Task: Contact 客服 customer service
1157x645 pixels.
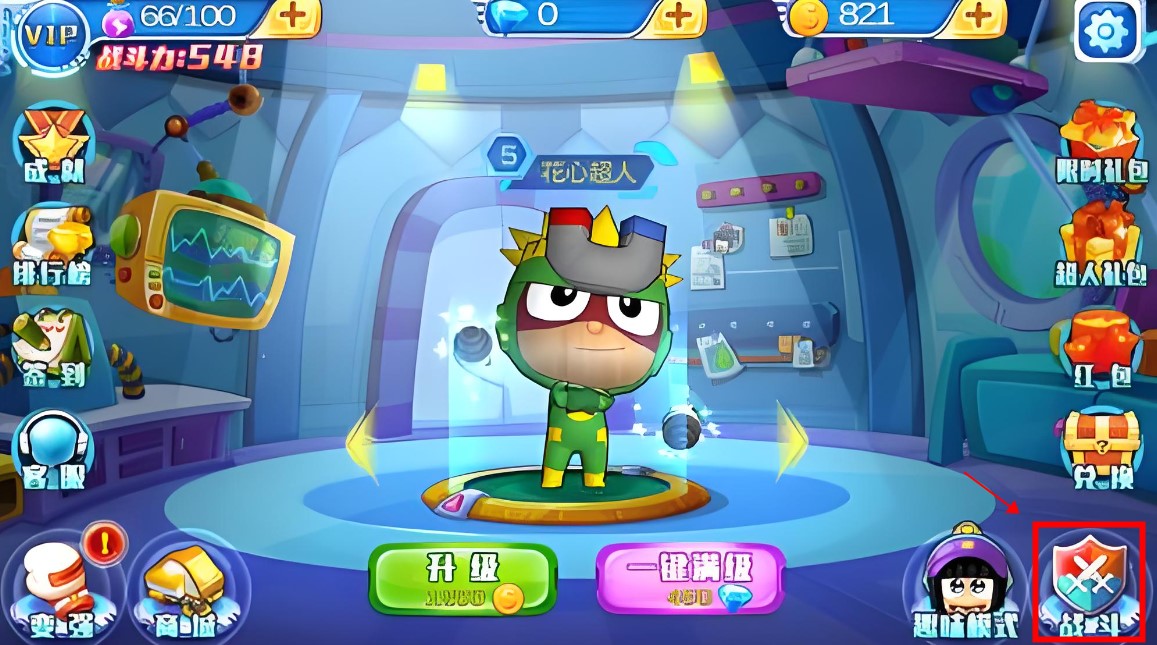Action: (53, 450)
